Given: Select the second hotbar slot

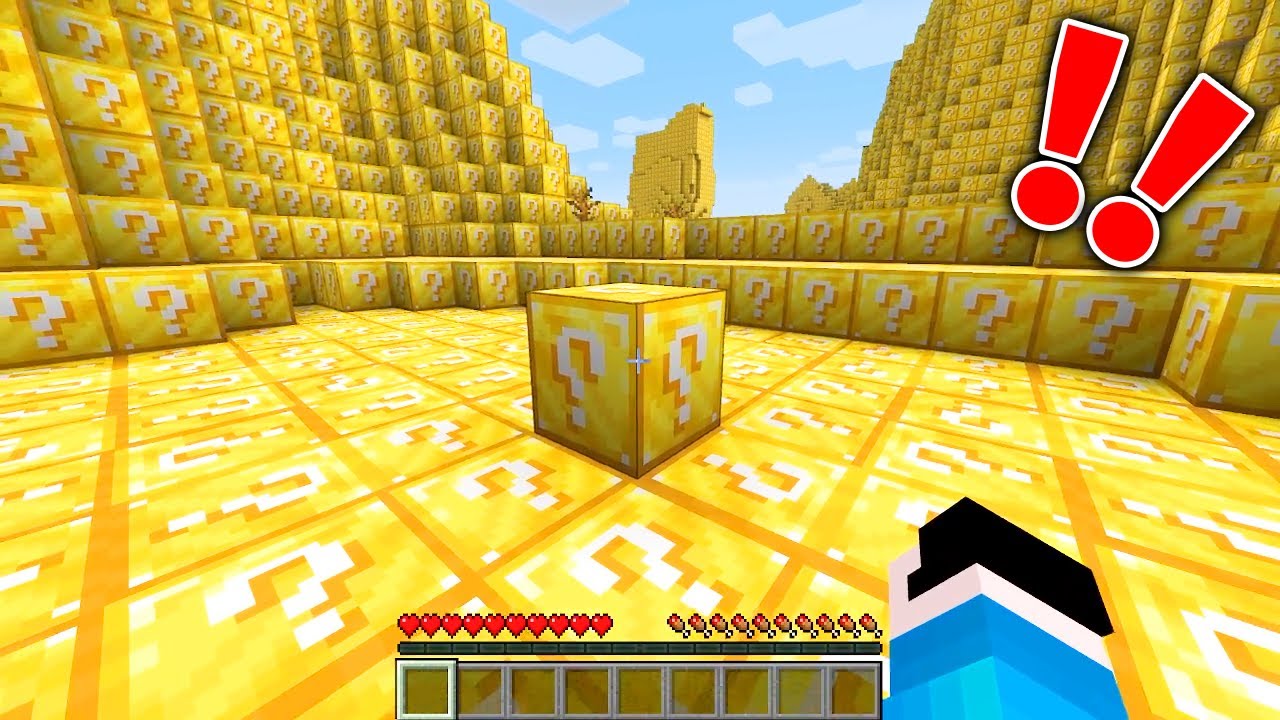Looking at the screenshot, I should (482, 688).
